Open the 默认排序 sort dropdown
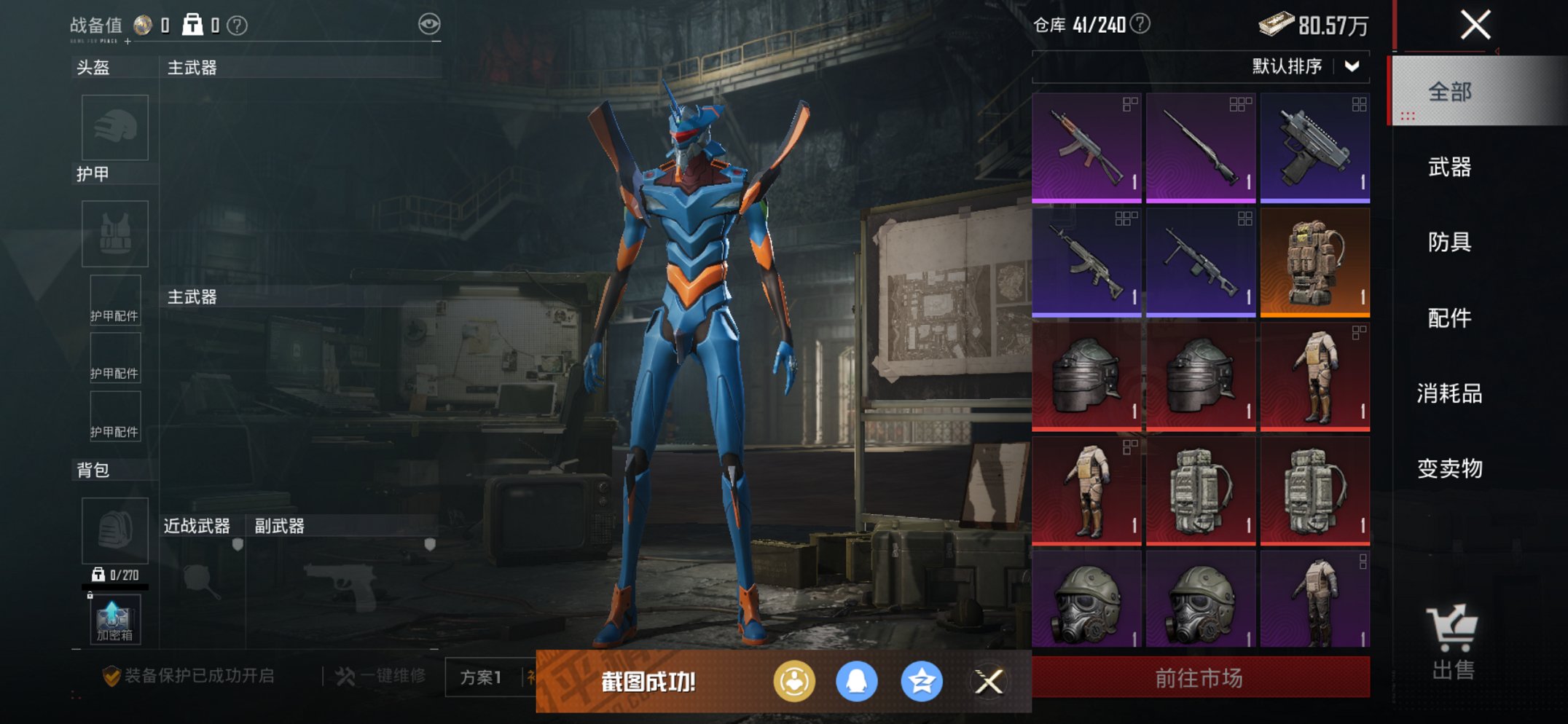 click(1306, 67)
